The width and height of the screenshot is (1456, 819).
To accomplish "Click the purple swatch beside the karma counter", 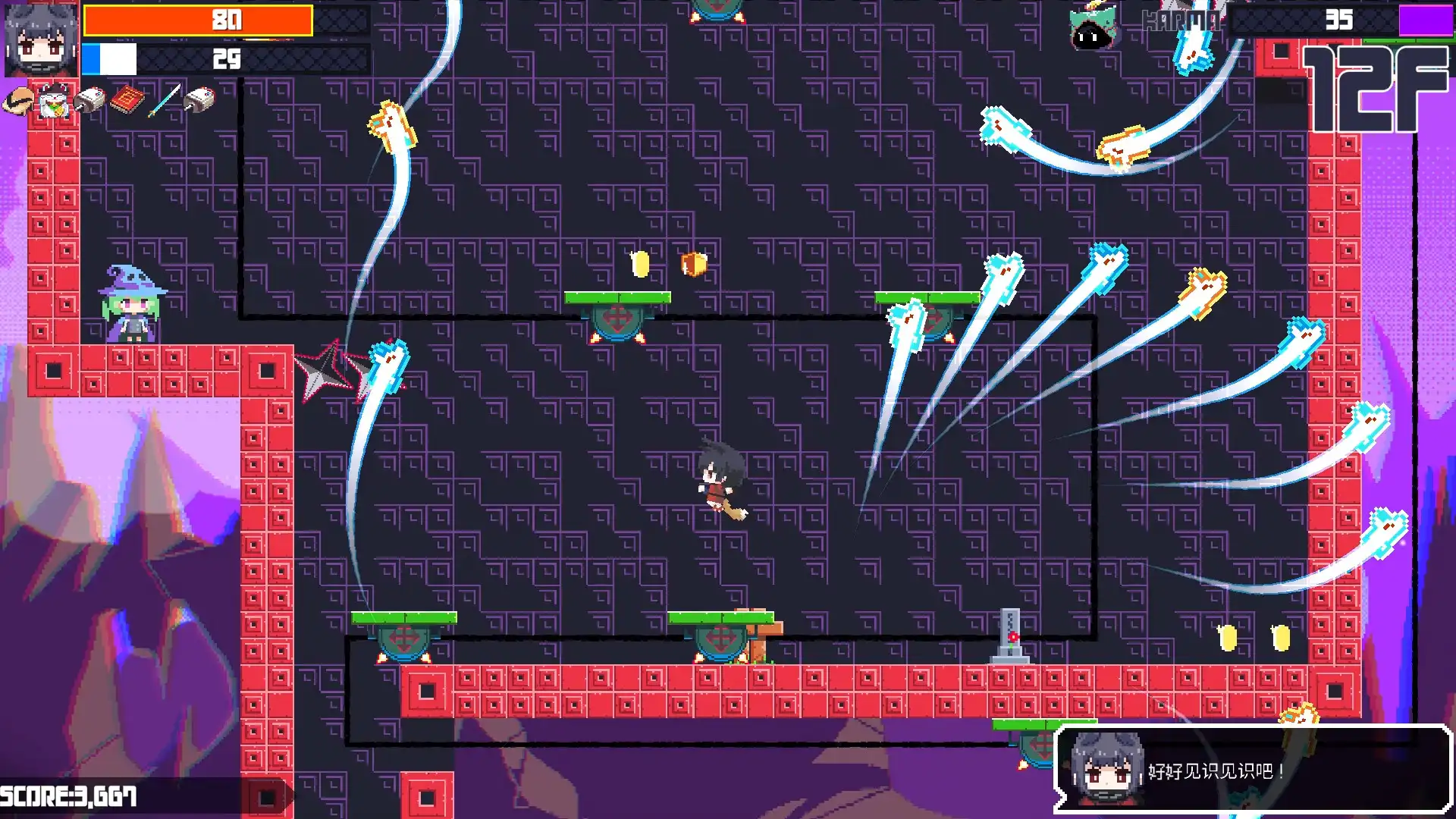I will [1427, 20].
